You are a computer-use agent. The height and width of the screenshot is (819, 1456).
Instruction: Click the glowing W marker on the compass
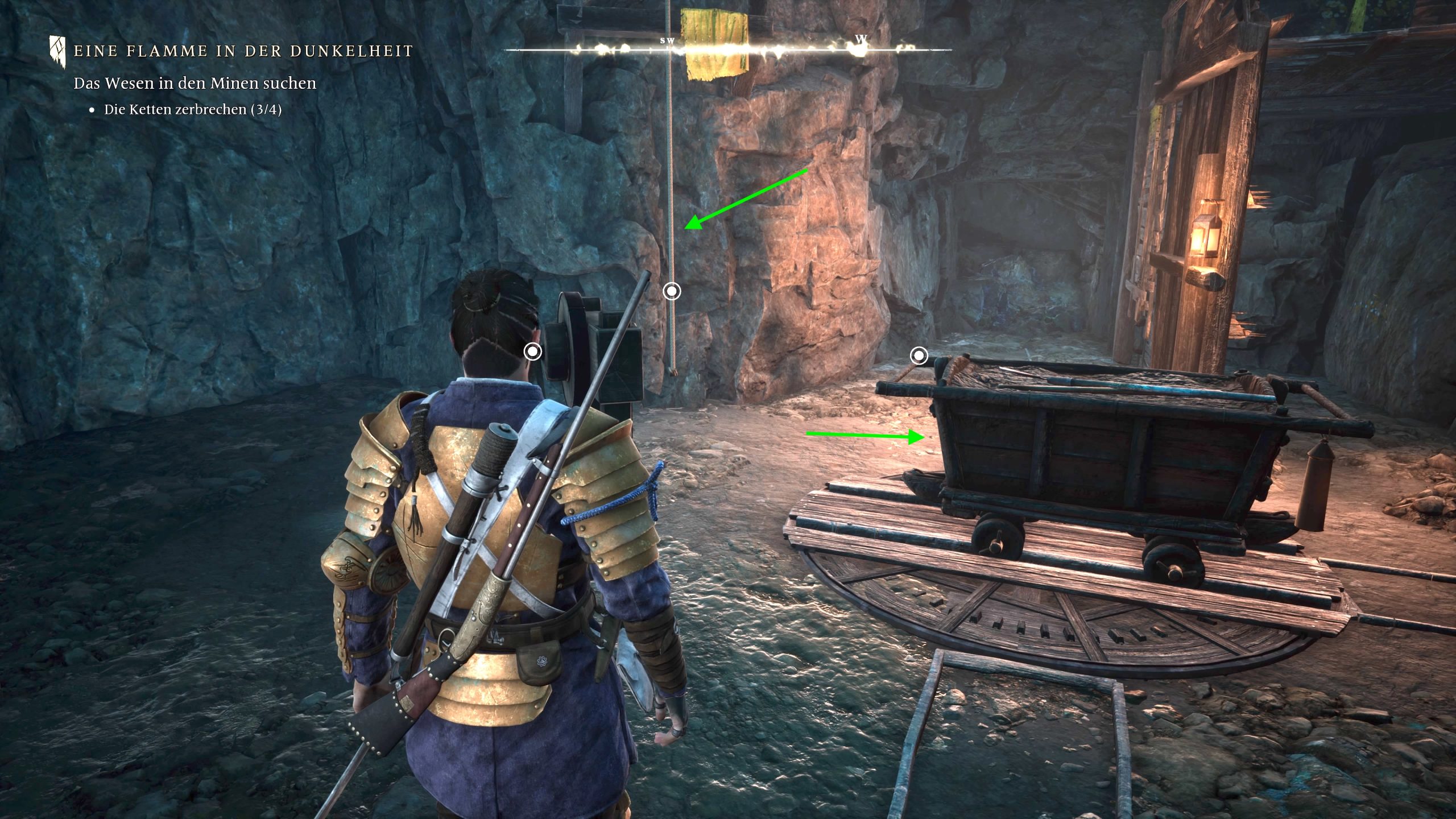click(x=861, y=41)
